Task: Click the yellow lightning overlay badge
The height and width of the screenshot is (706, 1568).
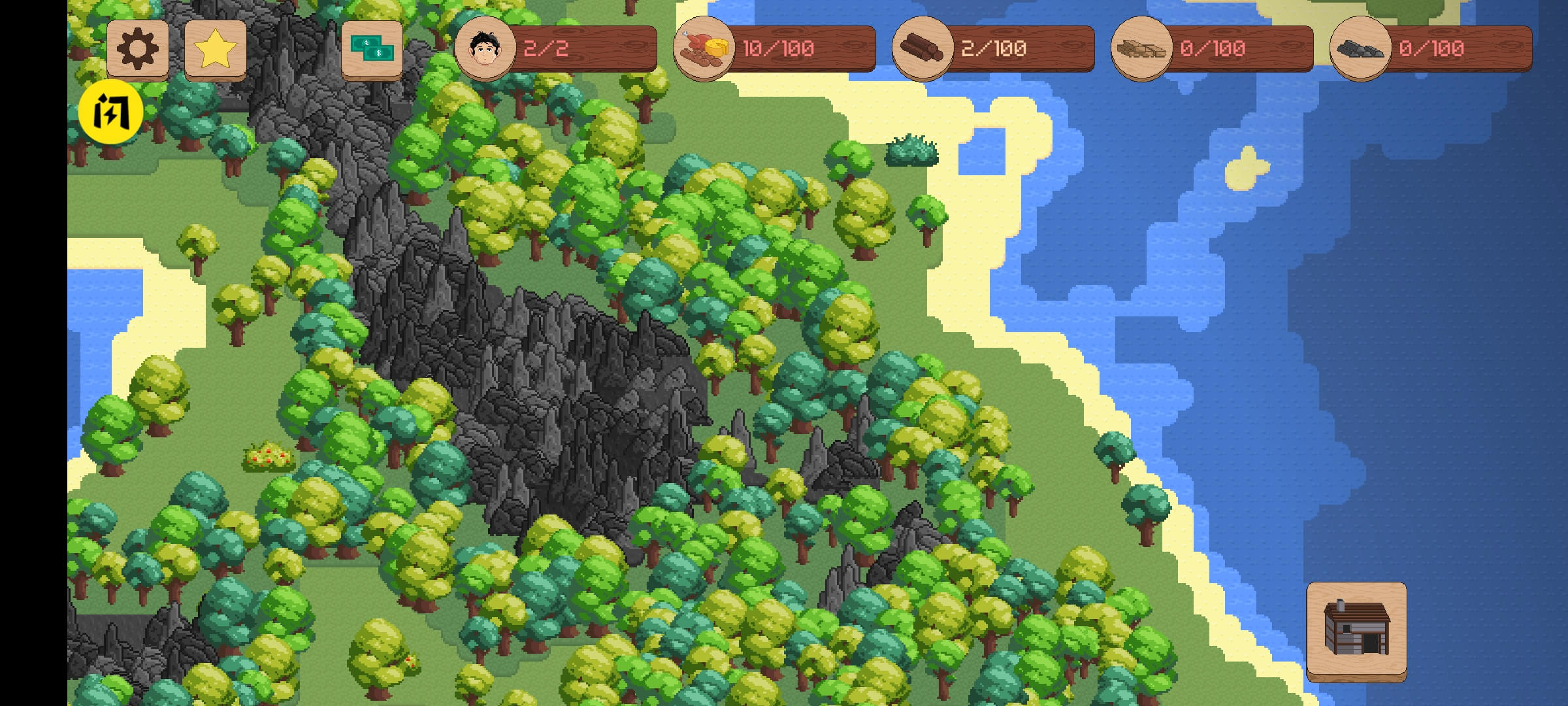Action: click(x=110, y=112)
